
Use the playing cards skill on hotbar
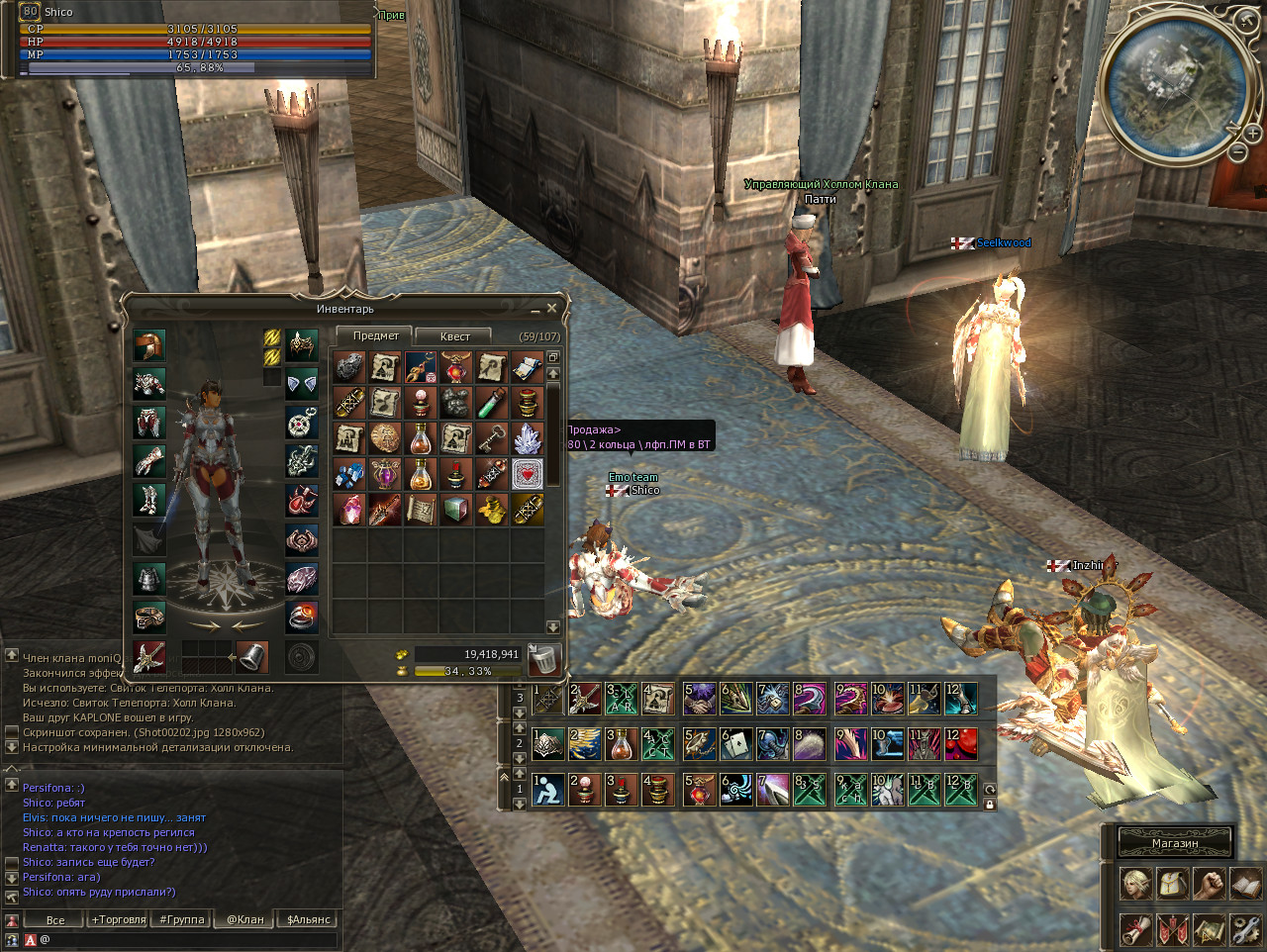click(x=735, y=743)
